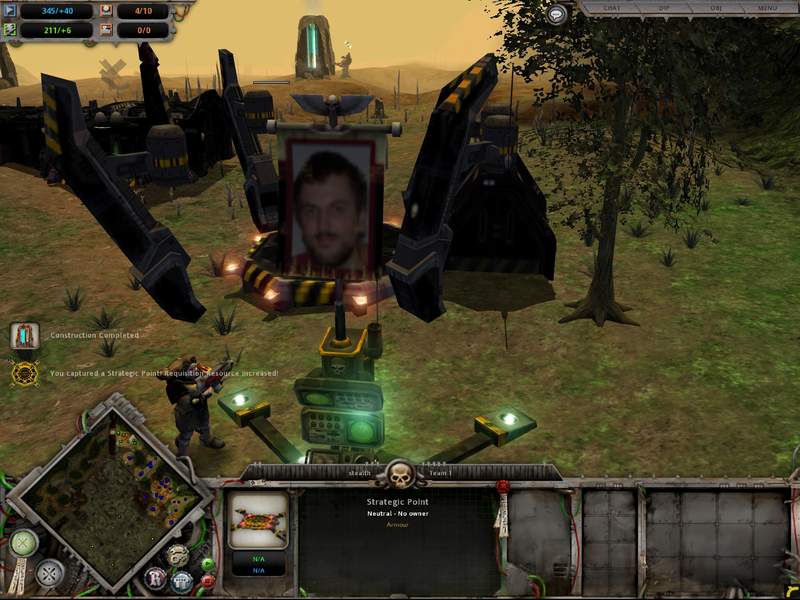The height and width of the screenshot is (600, 800).
Task: Click the speech bubble chat icon
Action: (x=557, y=14)
